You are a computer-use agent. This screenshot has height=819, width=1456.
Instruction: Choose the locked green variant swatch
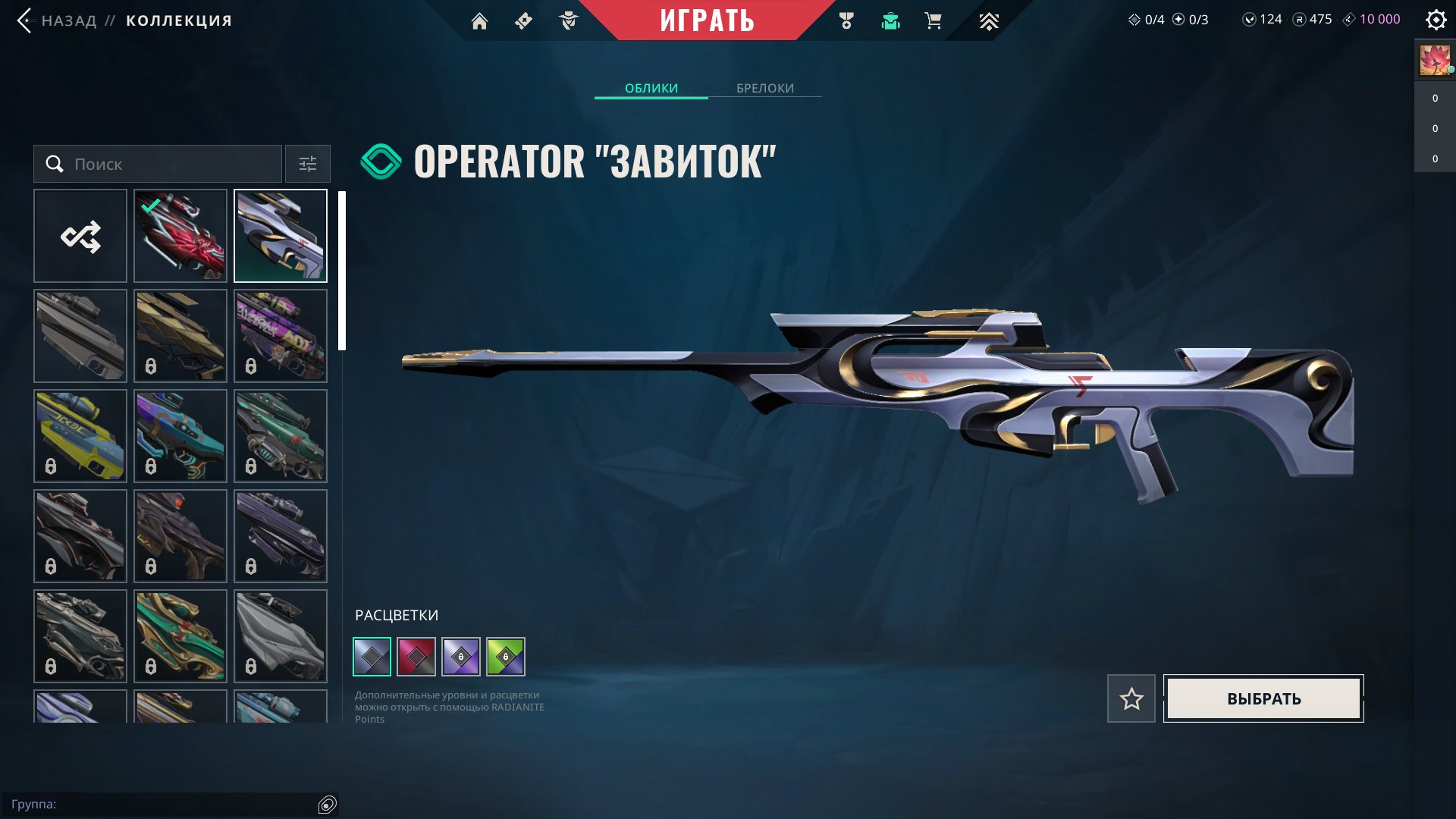tap(506, 657)
